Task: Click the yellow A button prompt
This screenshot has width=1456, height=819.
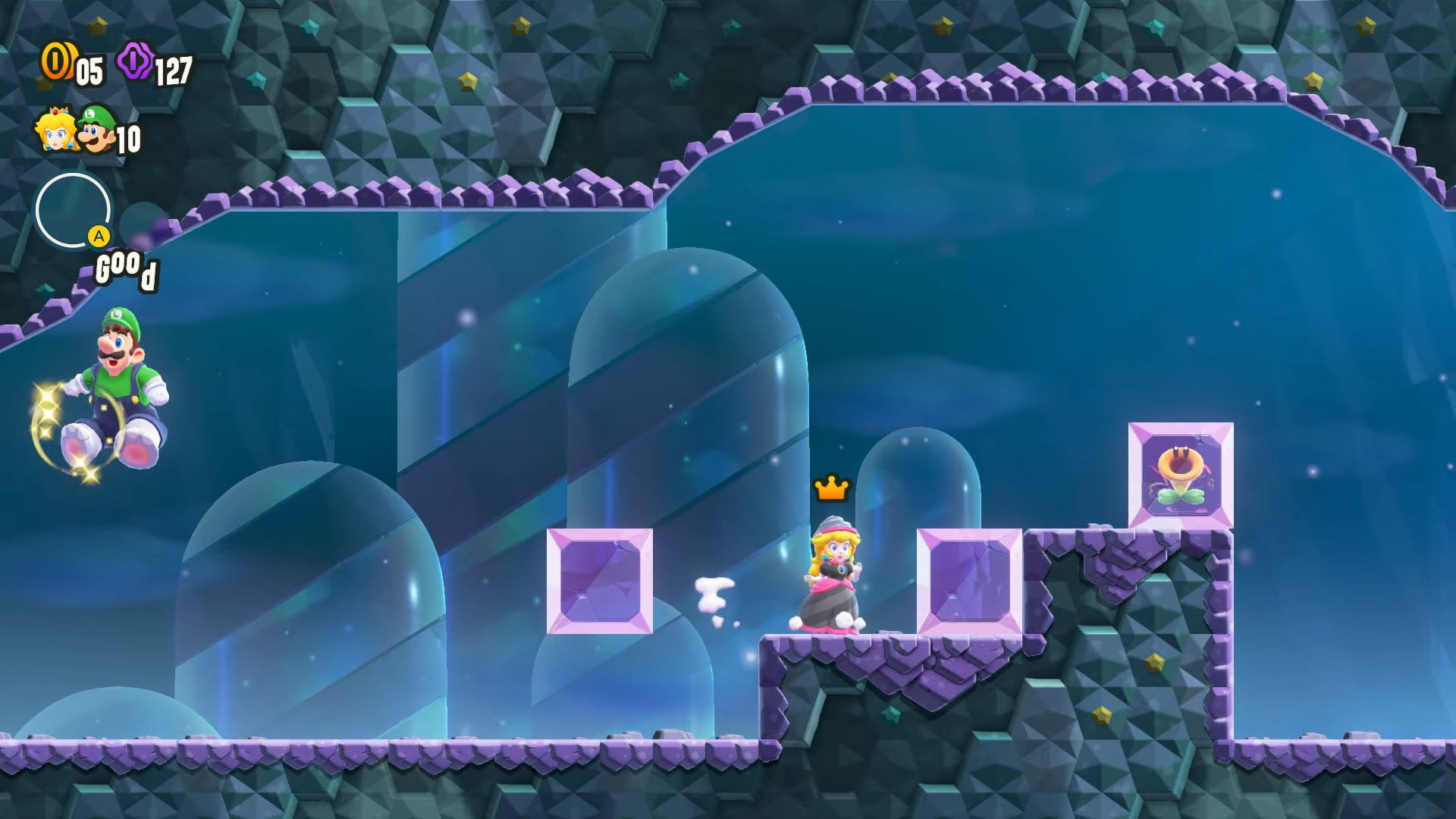Action: point(99,237)
